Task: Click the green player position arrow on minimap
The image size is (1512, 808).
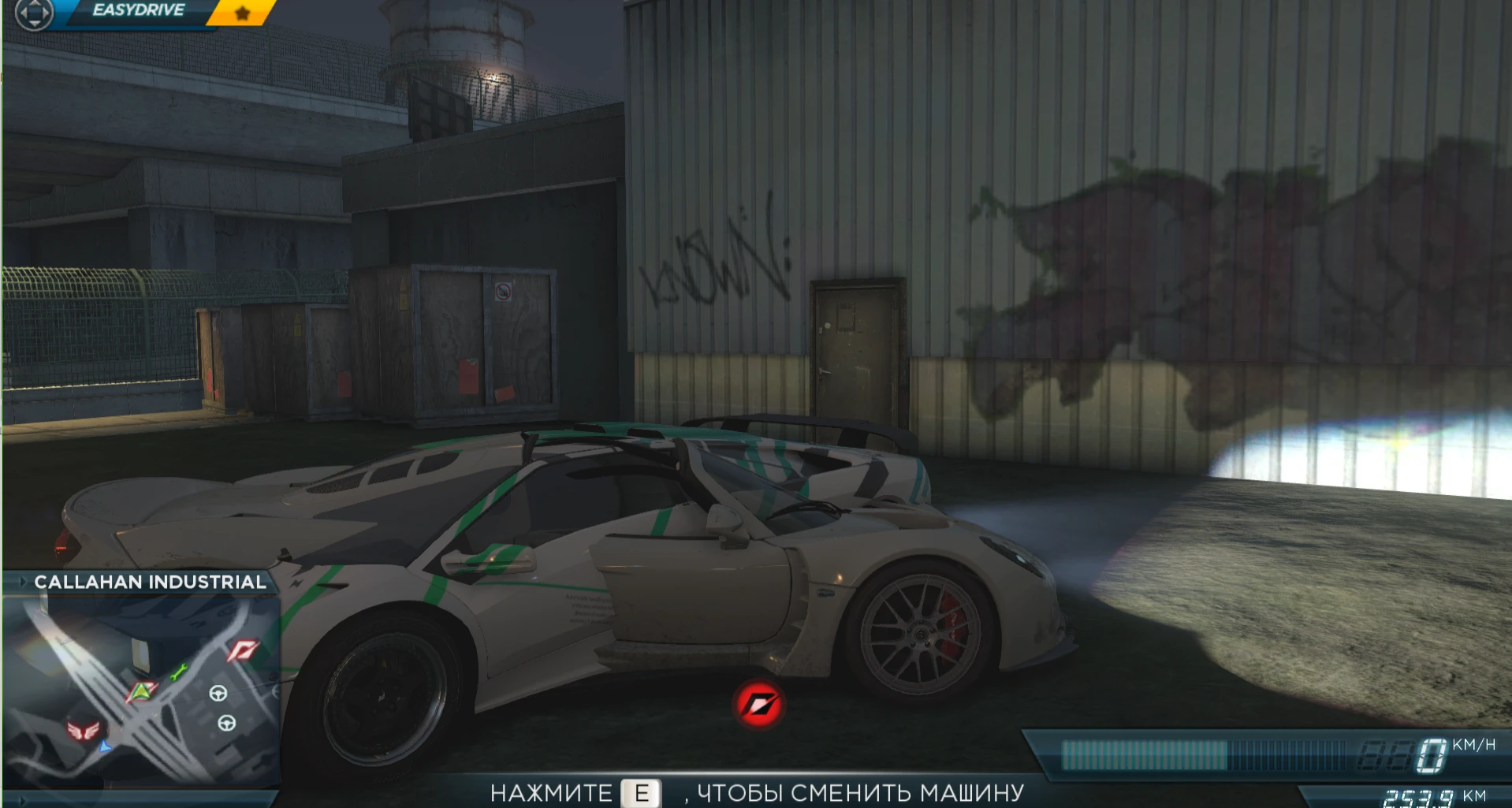Action: coord(140,692)
